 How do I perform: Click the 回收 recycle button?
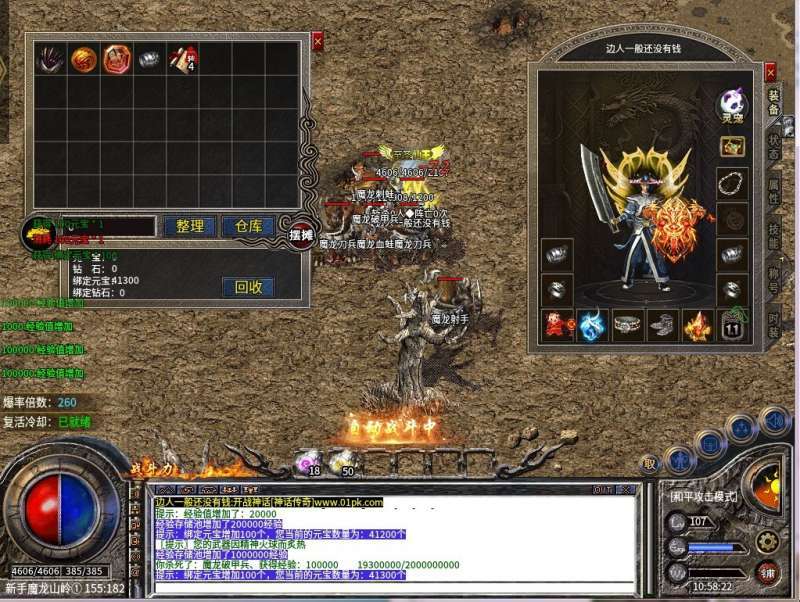[248, 287]
